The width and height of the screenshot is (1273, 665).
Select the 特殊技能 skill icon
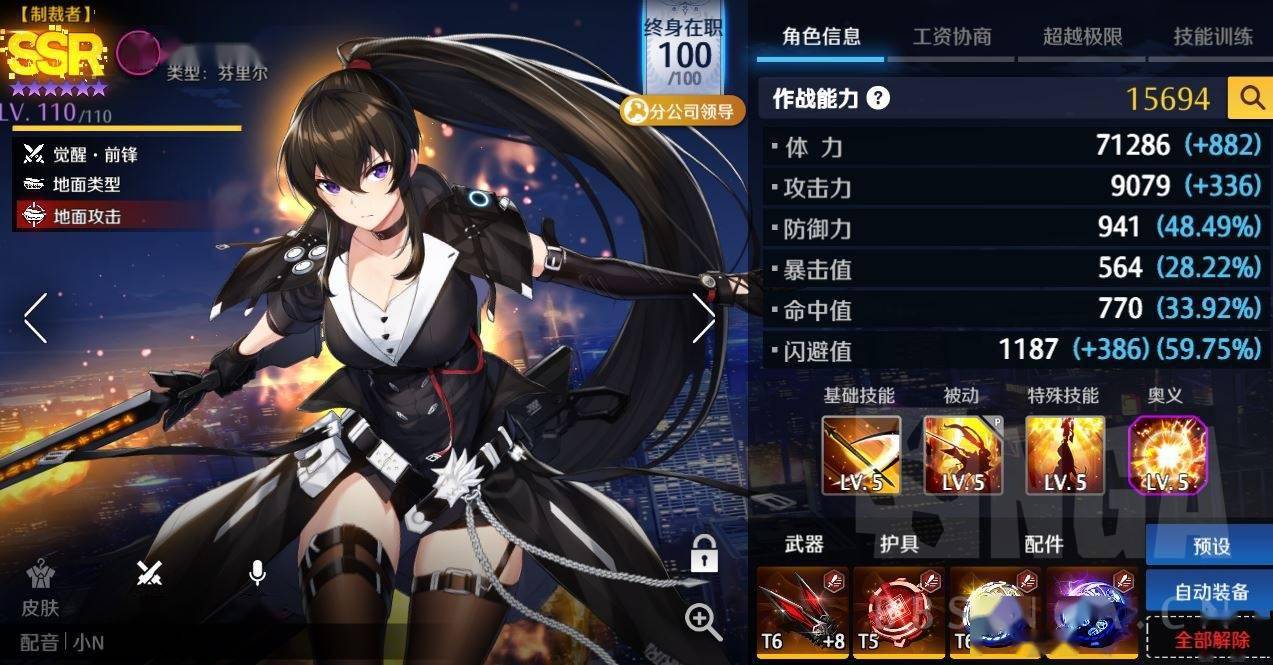(x=1065, y=455)
